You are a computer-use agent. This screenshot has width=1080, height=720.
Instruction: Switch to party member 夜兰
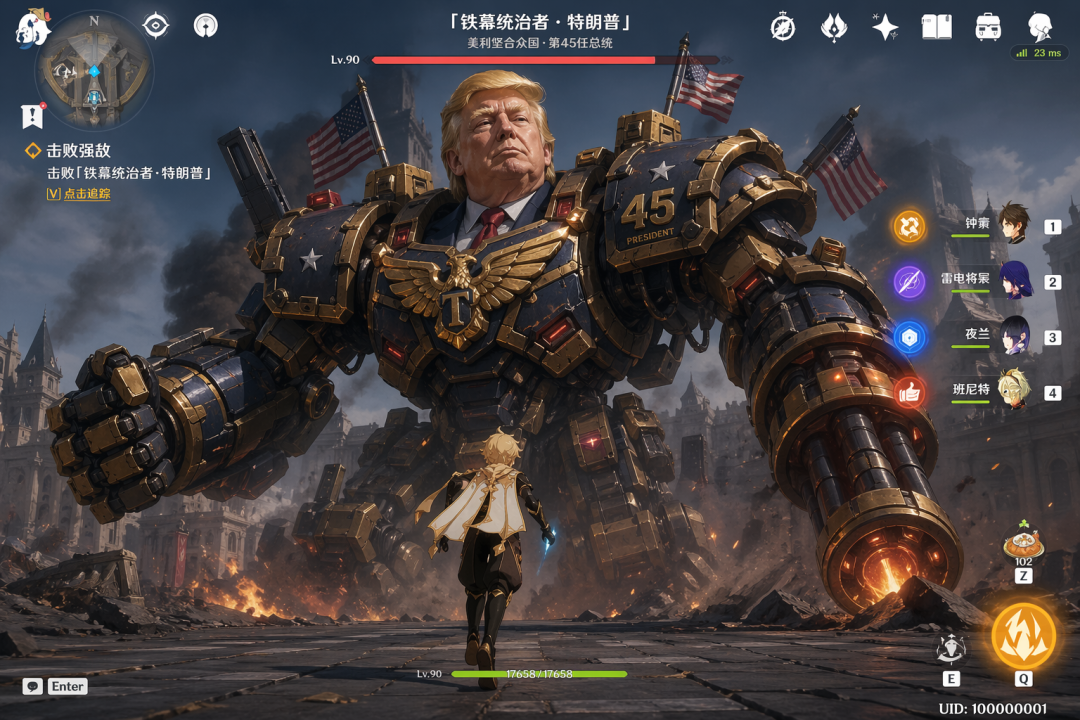[x=1012, y=336]
